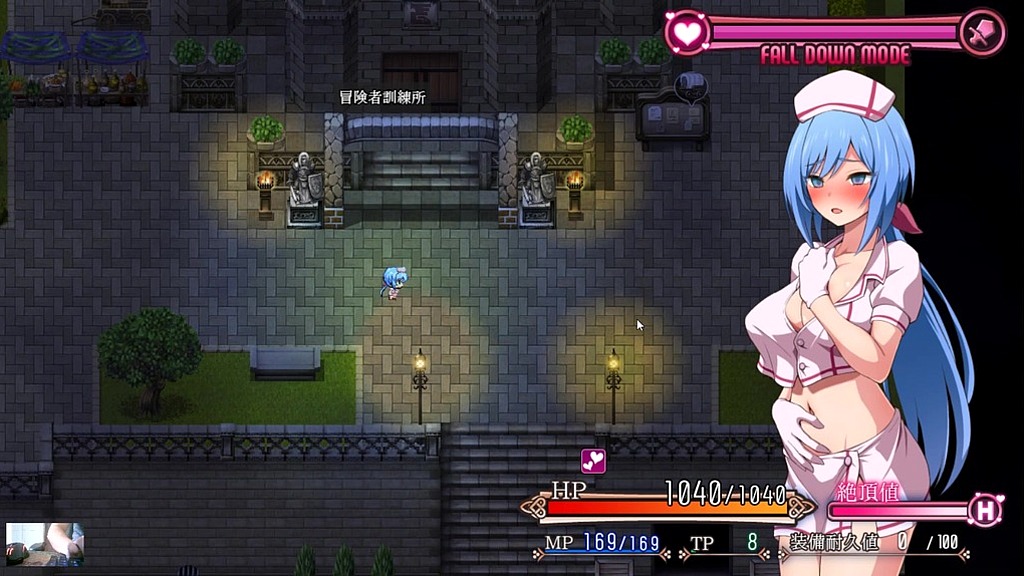Open the webcam overlay thumbnail
The height and width of the screenshot is (576, 1024).
click(44, 543)
